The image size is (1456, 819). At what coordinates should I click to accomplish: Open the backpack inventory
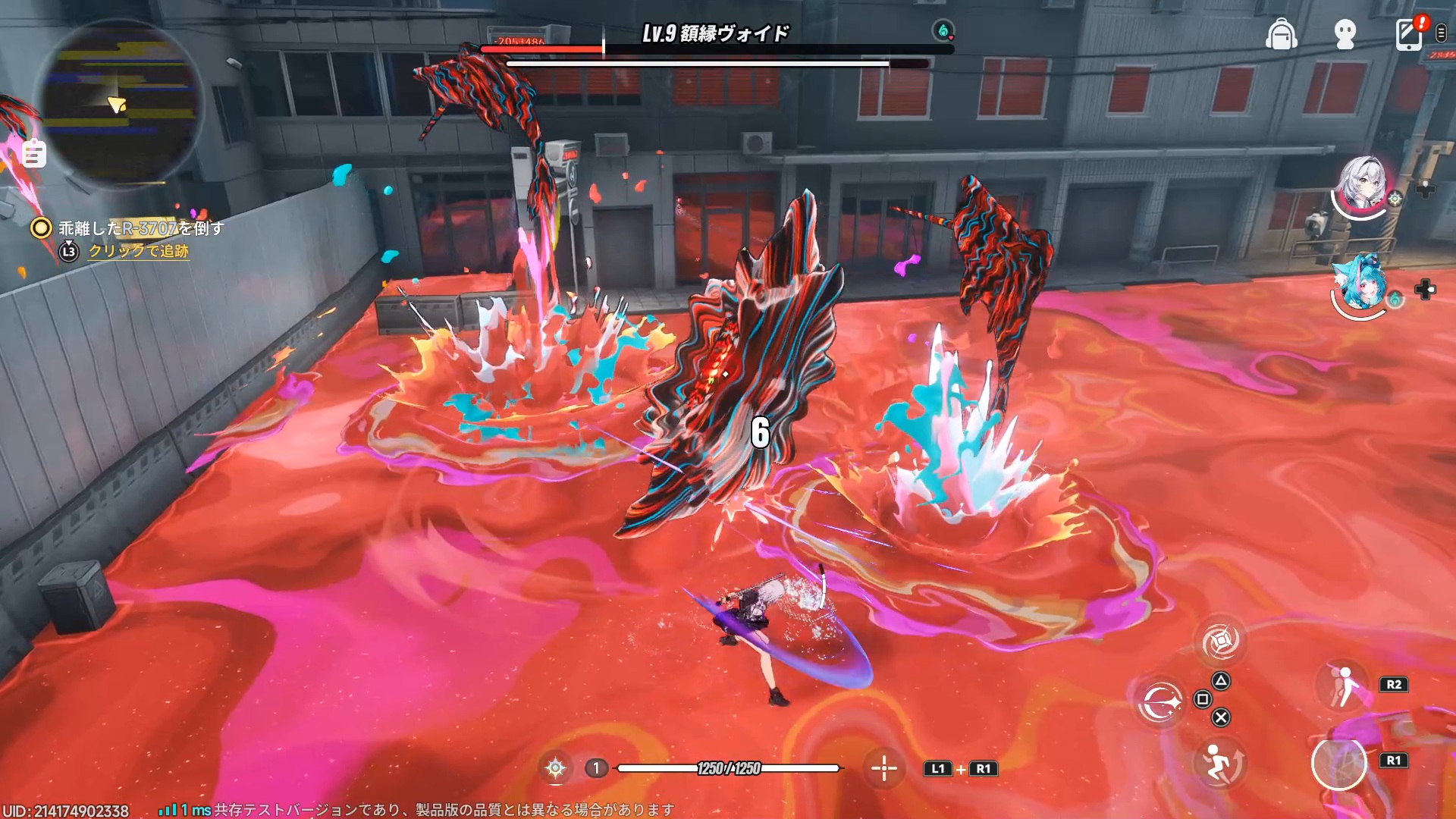pyautogui.click(x=1281, y=34)
